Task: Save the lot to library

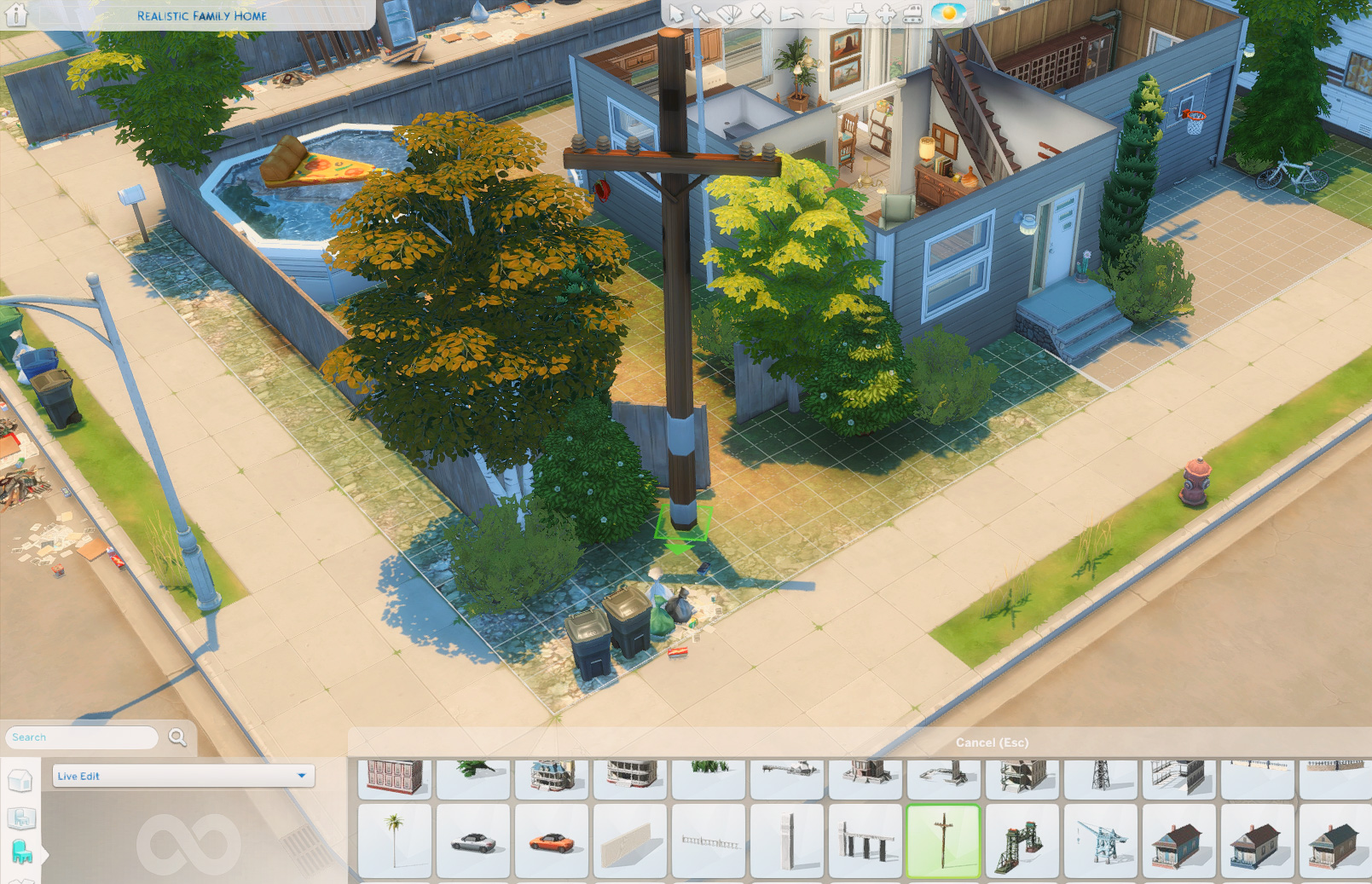Action: point(857,14)
